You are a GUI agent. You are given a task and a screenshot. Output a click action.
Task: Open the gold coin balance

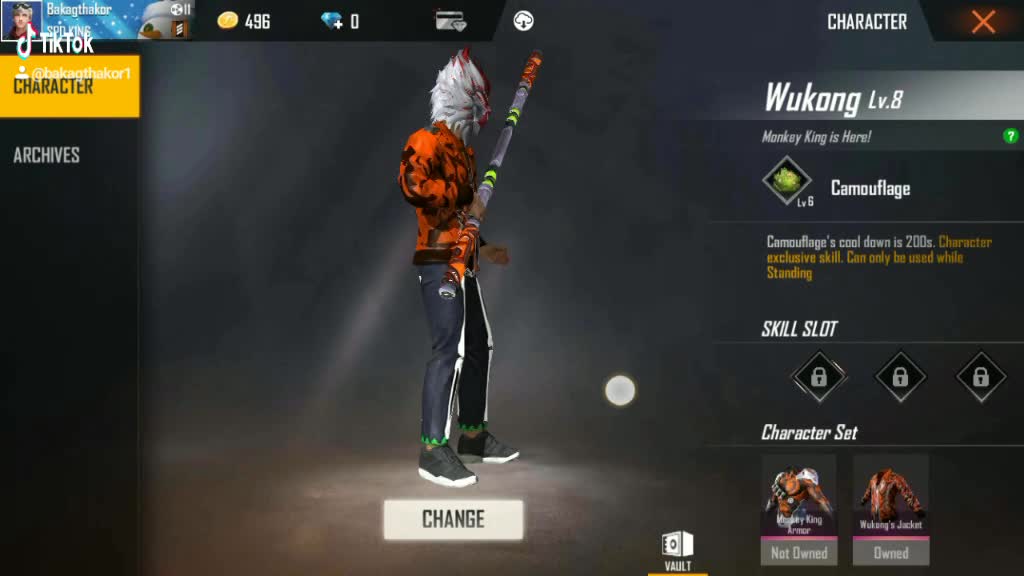(x=245, y=22)
